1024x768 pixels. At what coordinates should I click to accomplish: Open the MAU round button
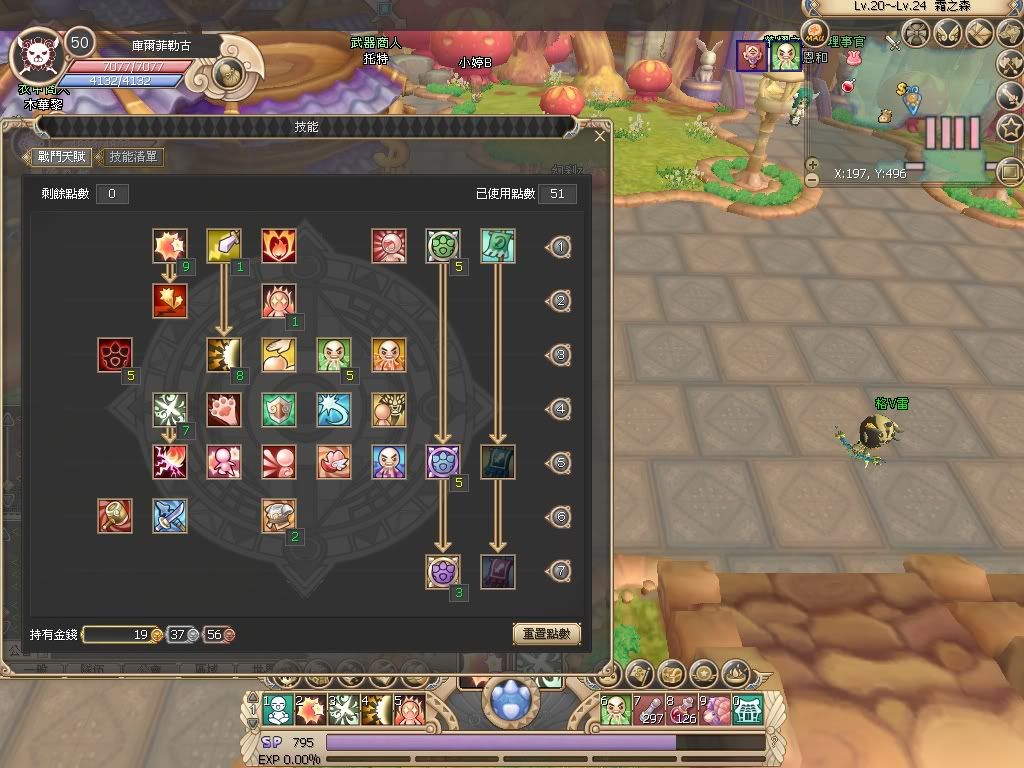(x=816, y=33)
